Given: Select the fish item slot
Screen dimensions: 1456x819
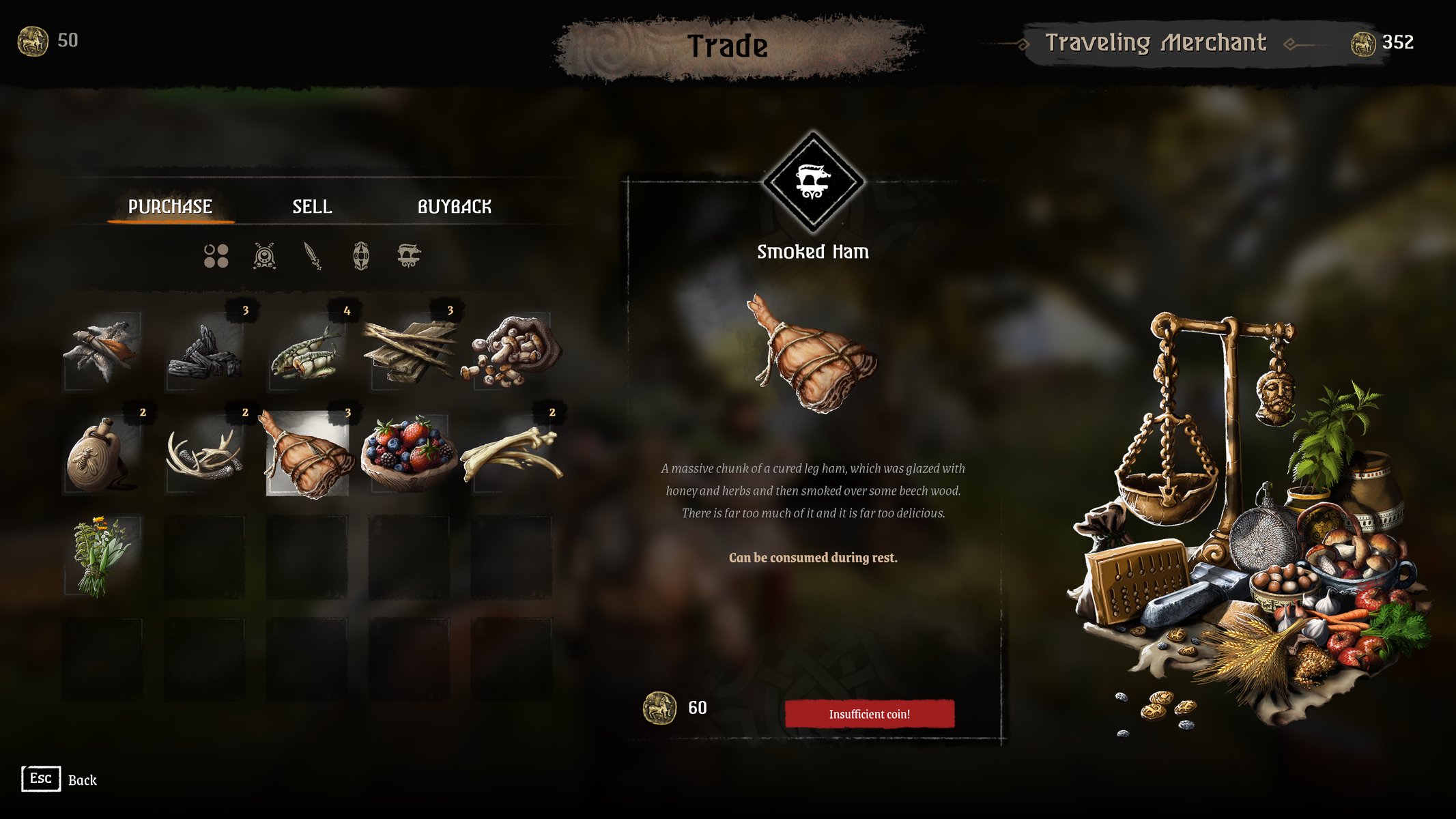Looking at the screenshot, I should [307, 351].
